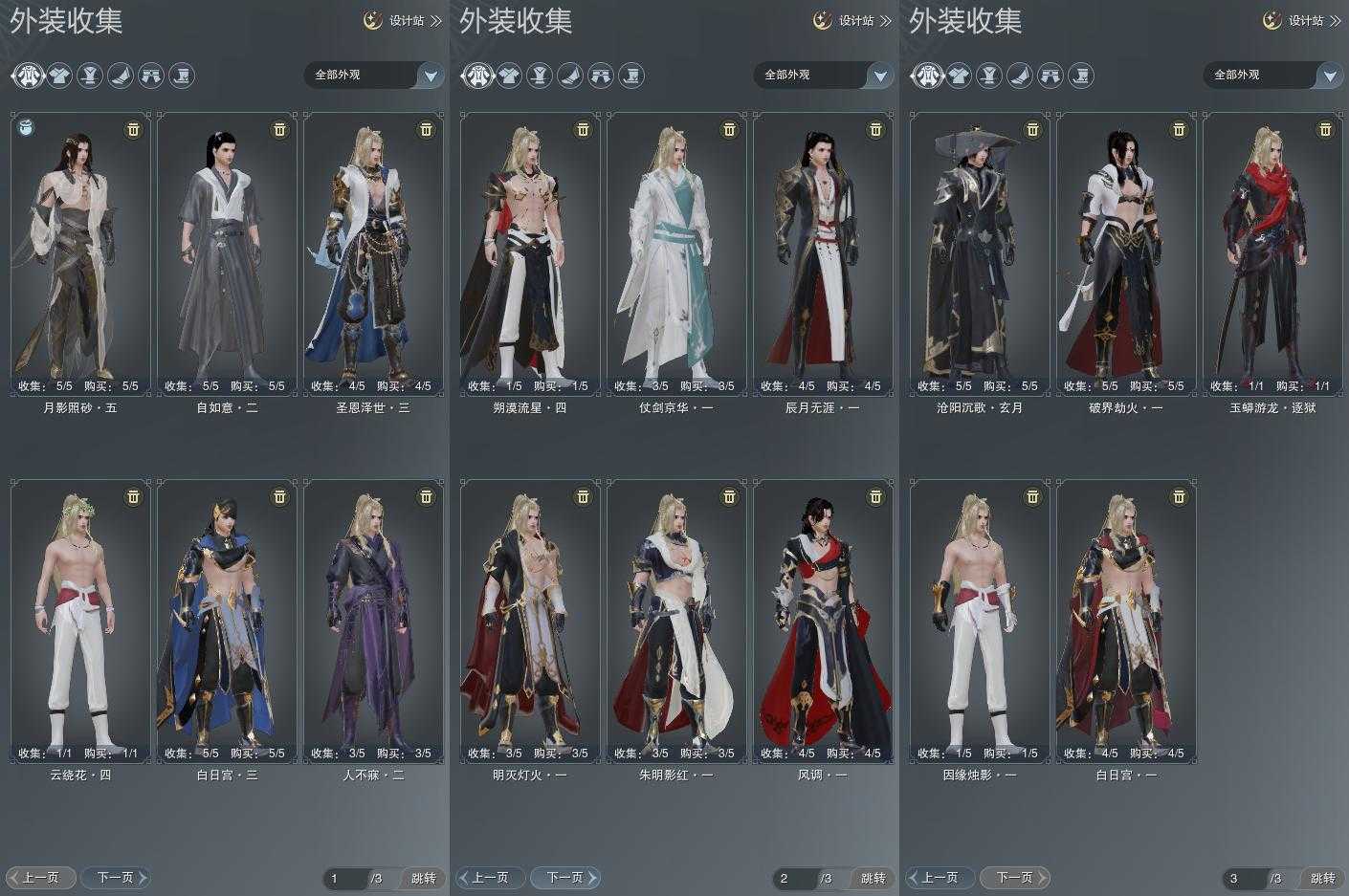Choose the 因缘烛影·一 outfit
This screenshot has height=896, width=1349.
pyautogui.click(x=980, y=622)
